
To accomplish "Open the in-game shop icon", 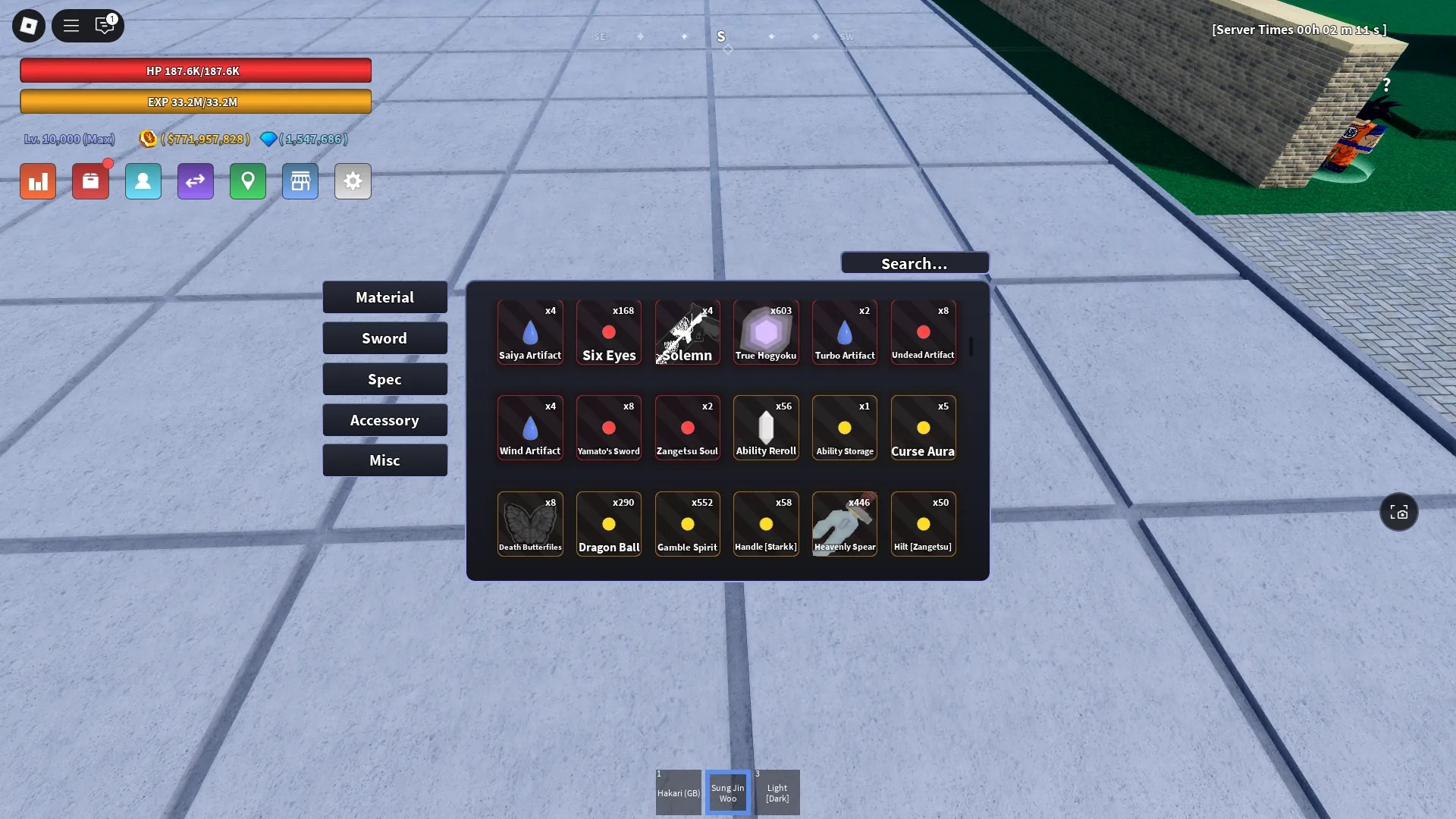I will point(300,181).
